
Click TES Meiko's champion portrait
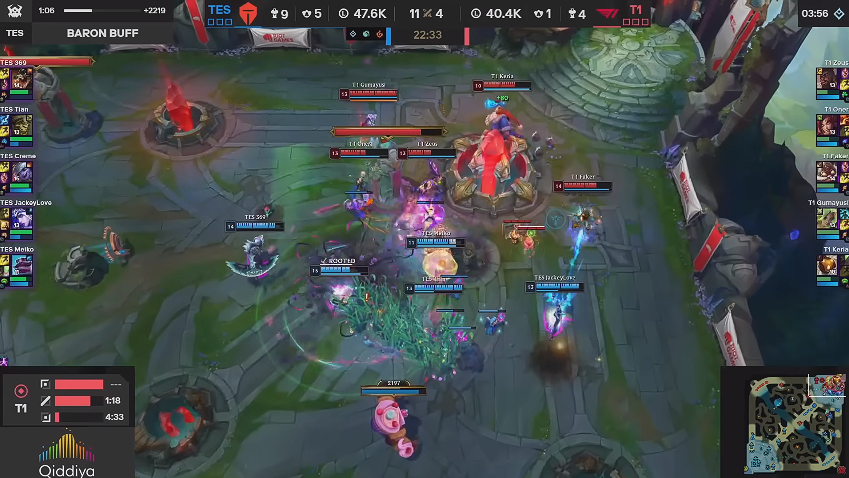(x=23, y=270)
